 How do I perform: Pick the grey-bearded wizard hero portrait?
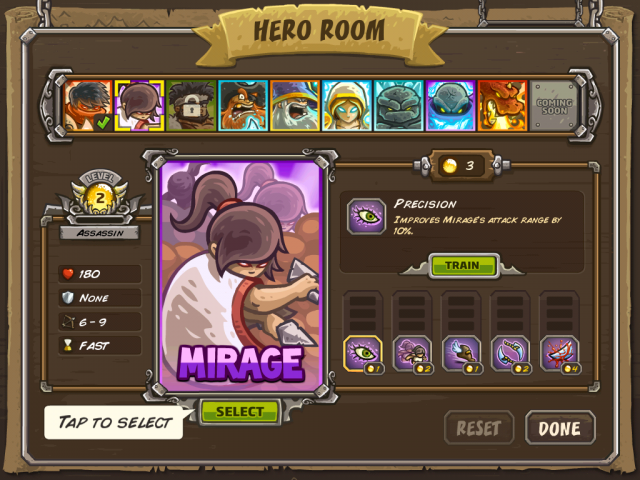(295, 105)
